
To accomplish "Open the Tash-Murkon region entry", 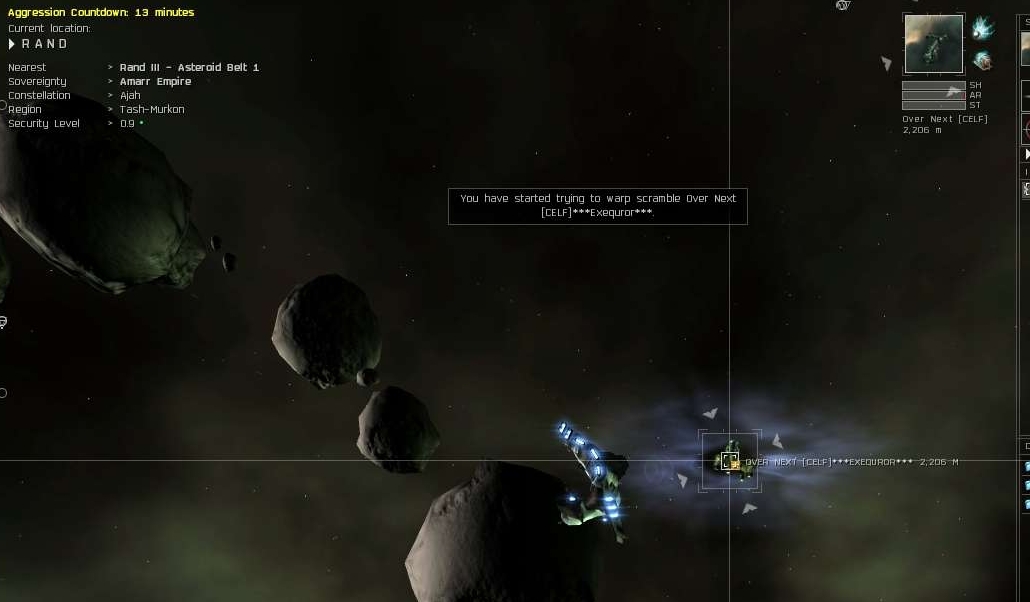I will (x=152, y=109).
